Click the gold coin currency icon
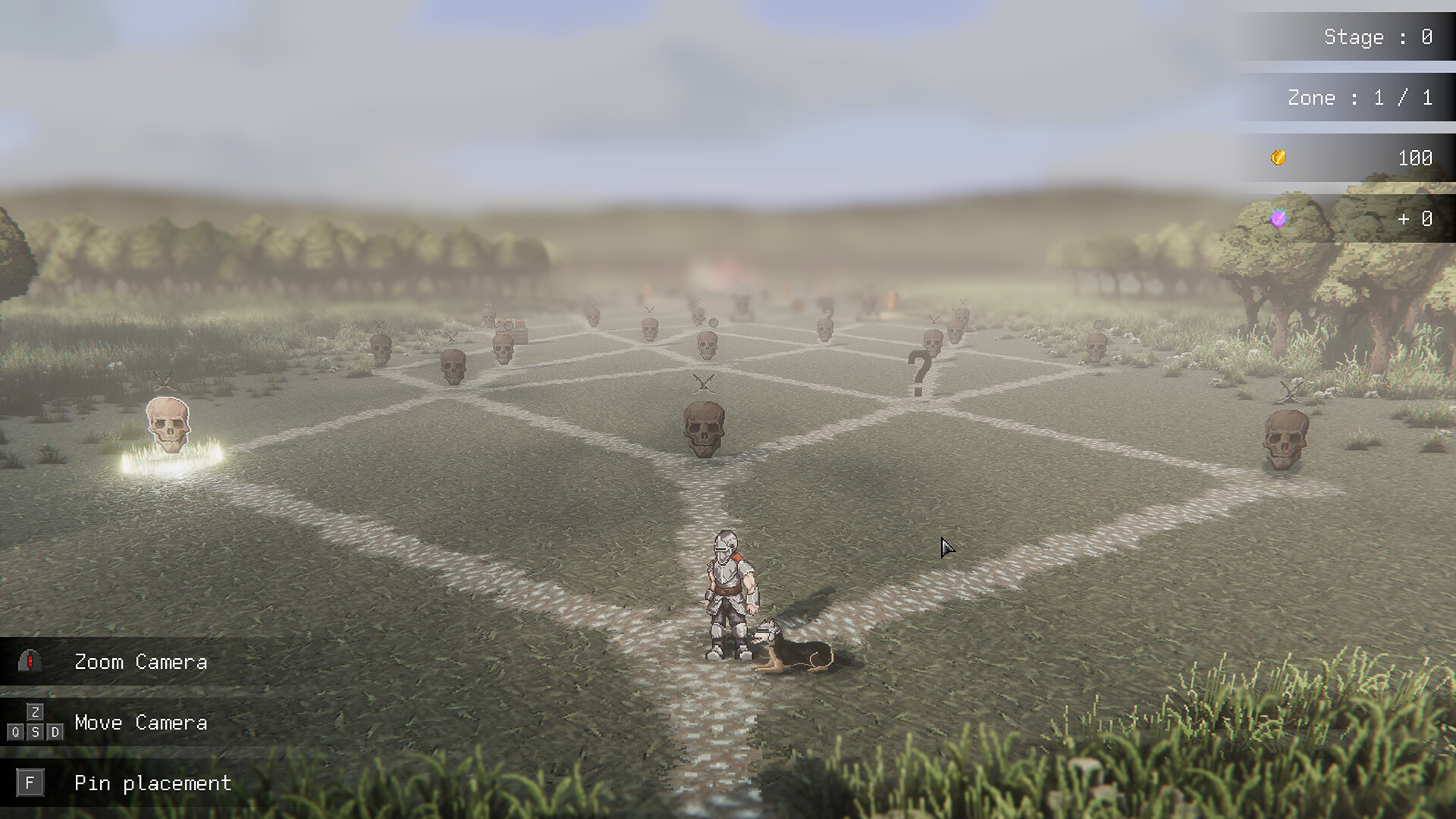This screenshot has height=819, width=1456. pyautogui.click(x=1277, y=158)
